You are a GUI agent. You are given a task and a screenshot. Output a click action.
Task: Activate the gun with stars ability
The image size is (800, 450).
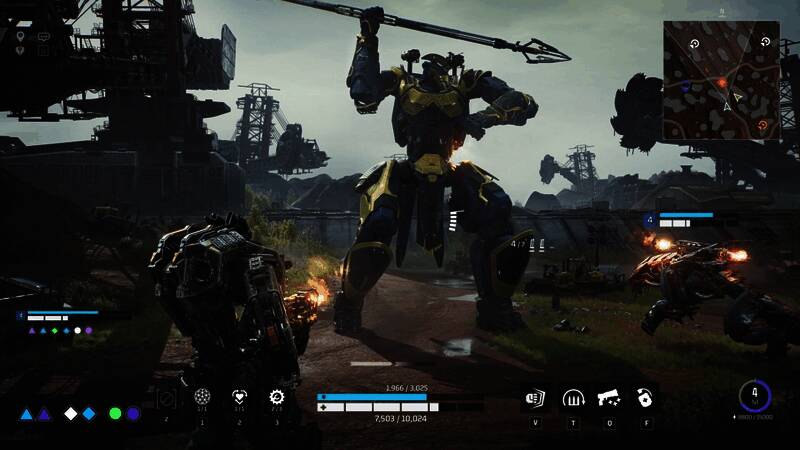tap(609, 398)
